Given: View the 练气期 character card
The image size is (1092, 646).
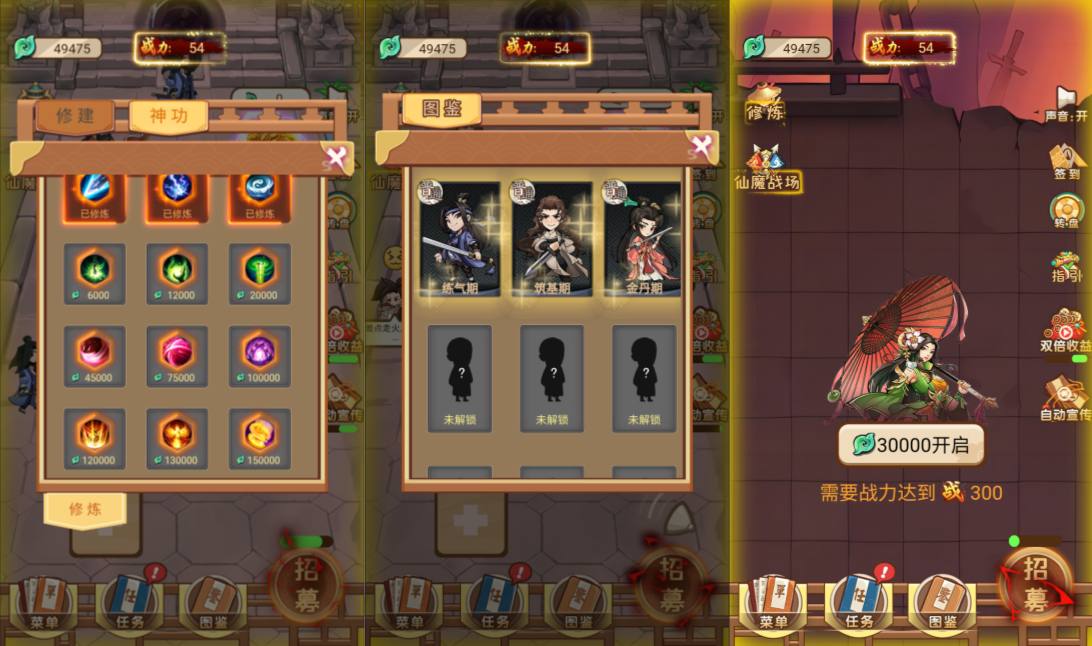Looking at the screenshot, I should pos(460,240).
